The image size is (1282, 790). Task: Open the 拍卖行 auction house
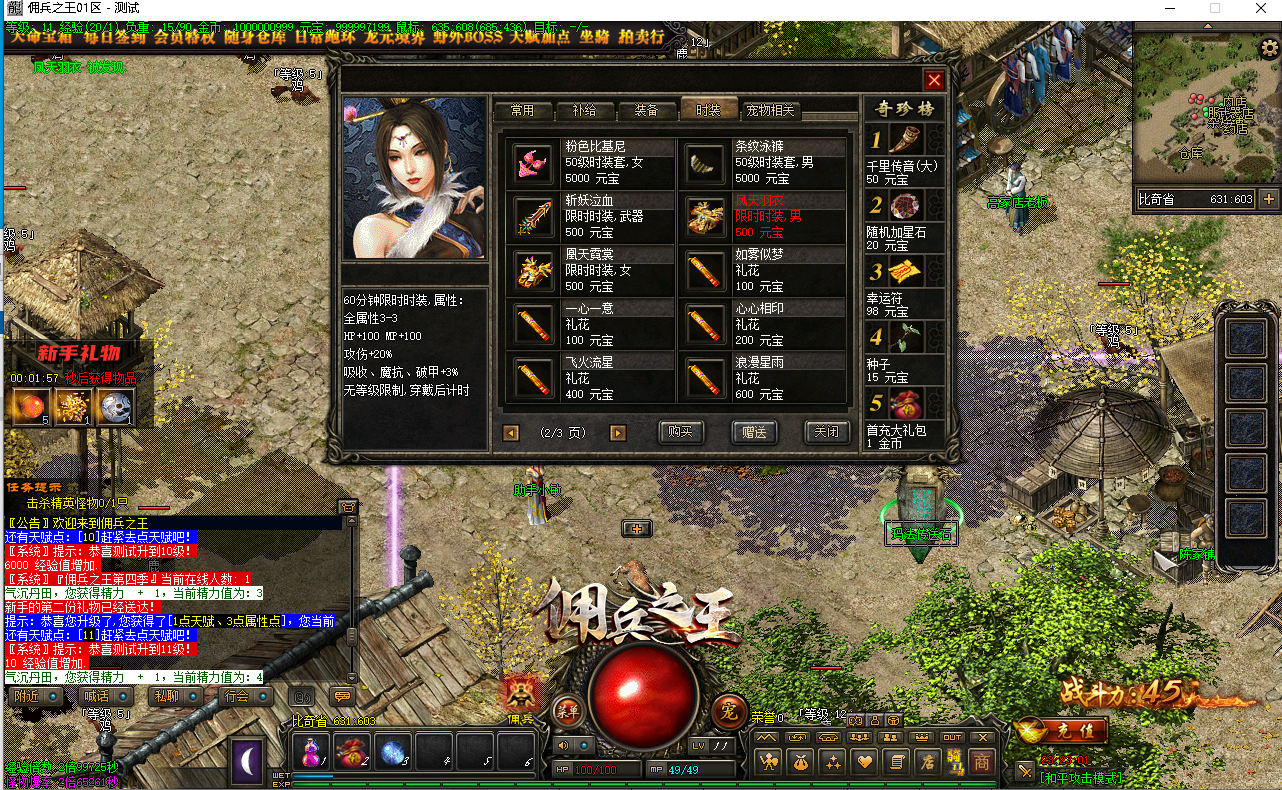(x=641, y=37)
